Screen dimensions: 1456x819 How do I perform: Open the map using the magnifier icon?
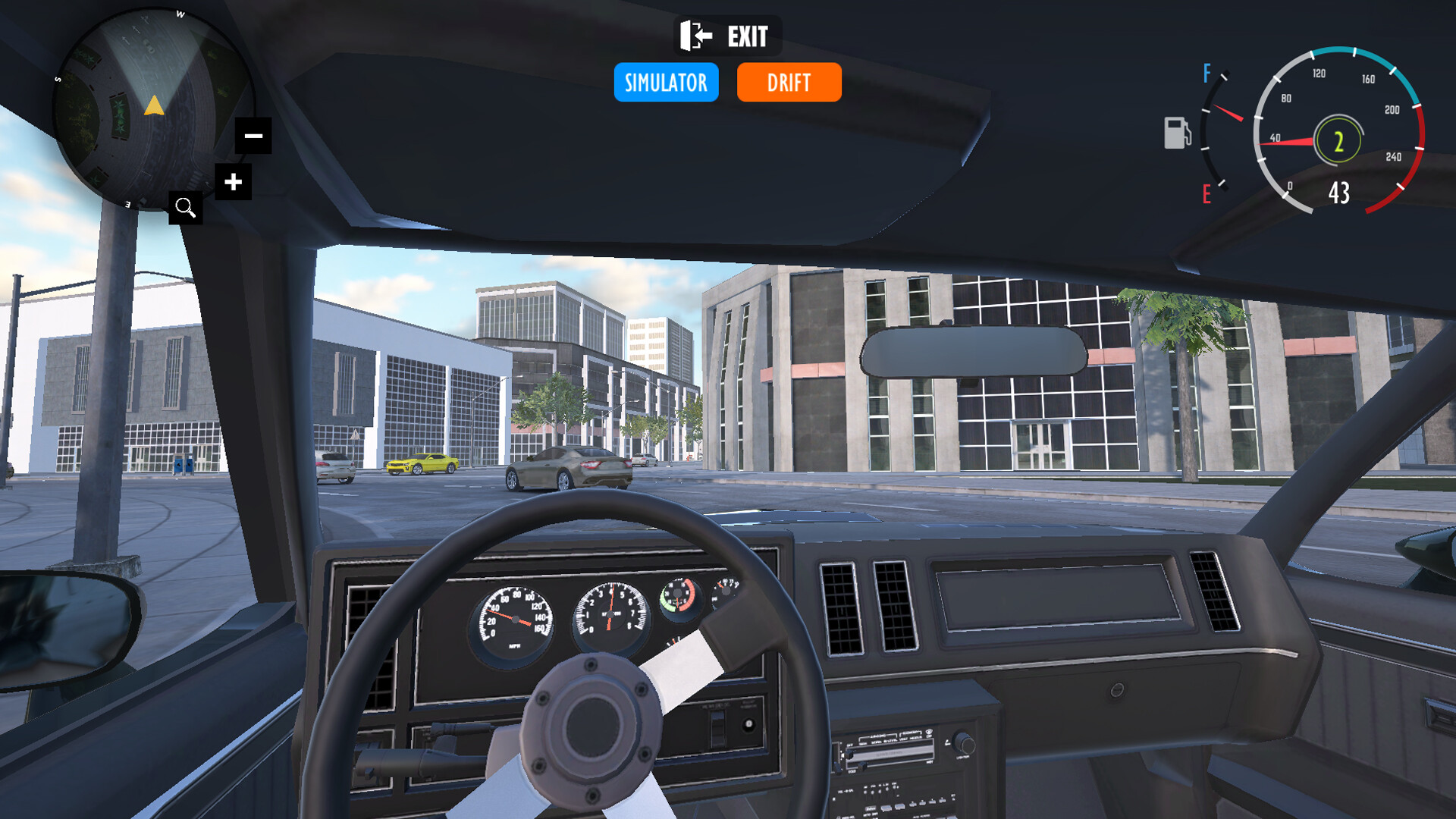click(185, 207)
